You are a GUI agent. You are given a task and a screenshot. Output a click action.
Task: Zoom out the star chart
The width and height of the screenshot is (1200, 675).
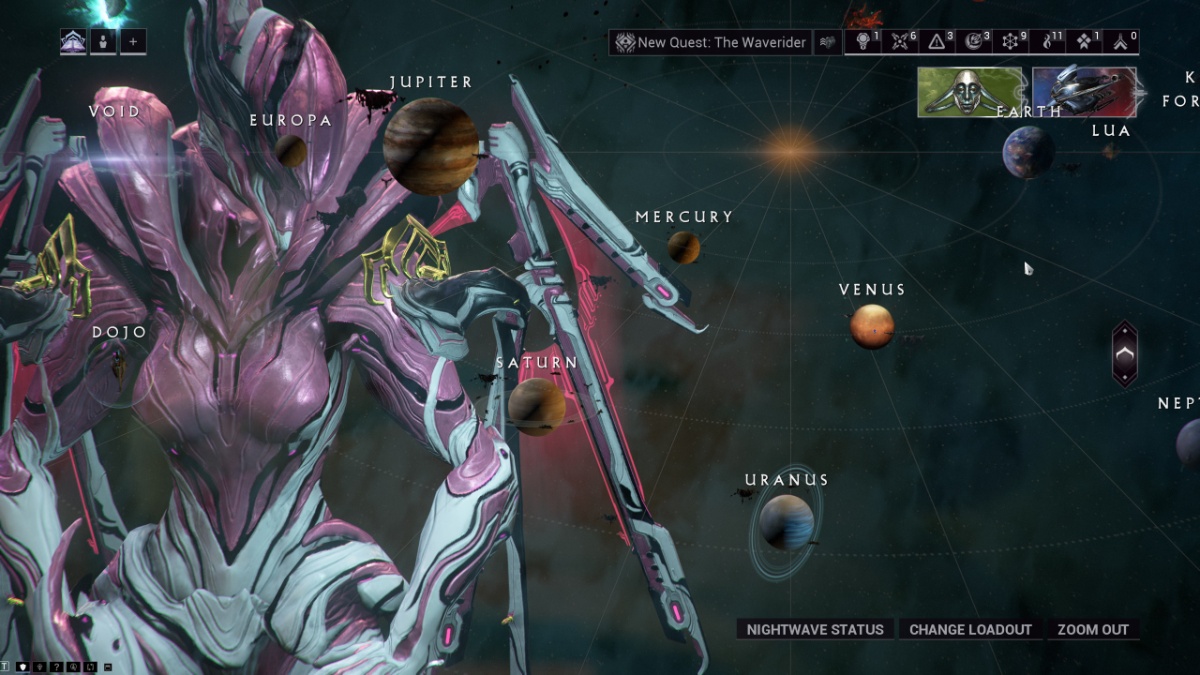1093,629
